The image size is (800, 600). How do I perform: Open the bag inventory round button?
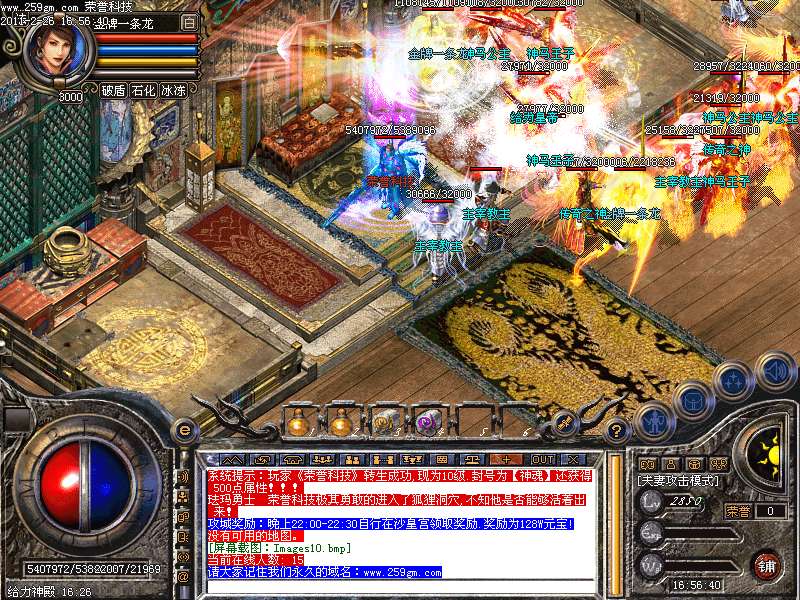click(692, 400)
